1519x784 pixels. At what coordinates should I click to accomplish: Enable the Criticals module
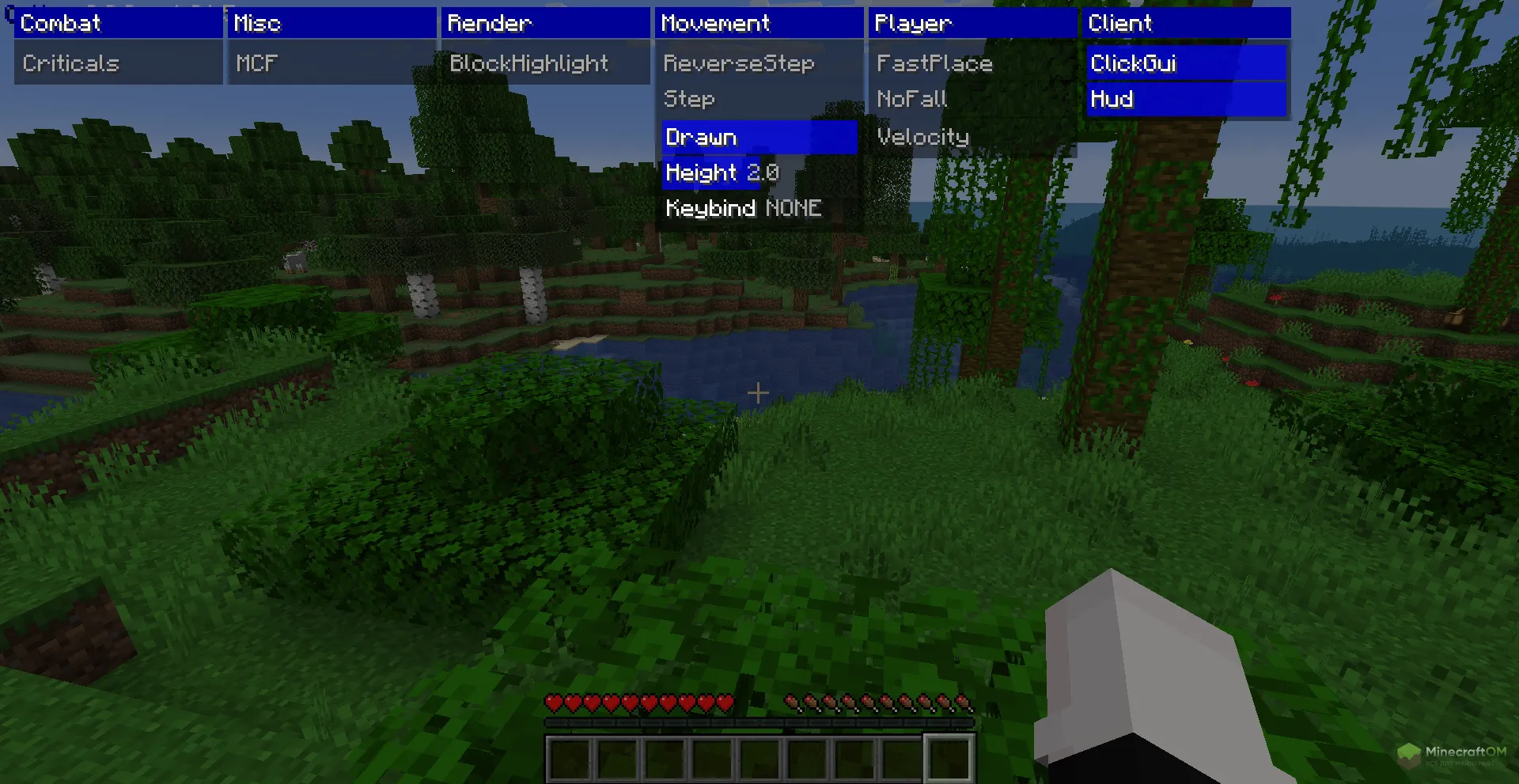coord(118,63)
